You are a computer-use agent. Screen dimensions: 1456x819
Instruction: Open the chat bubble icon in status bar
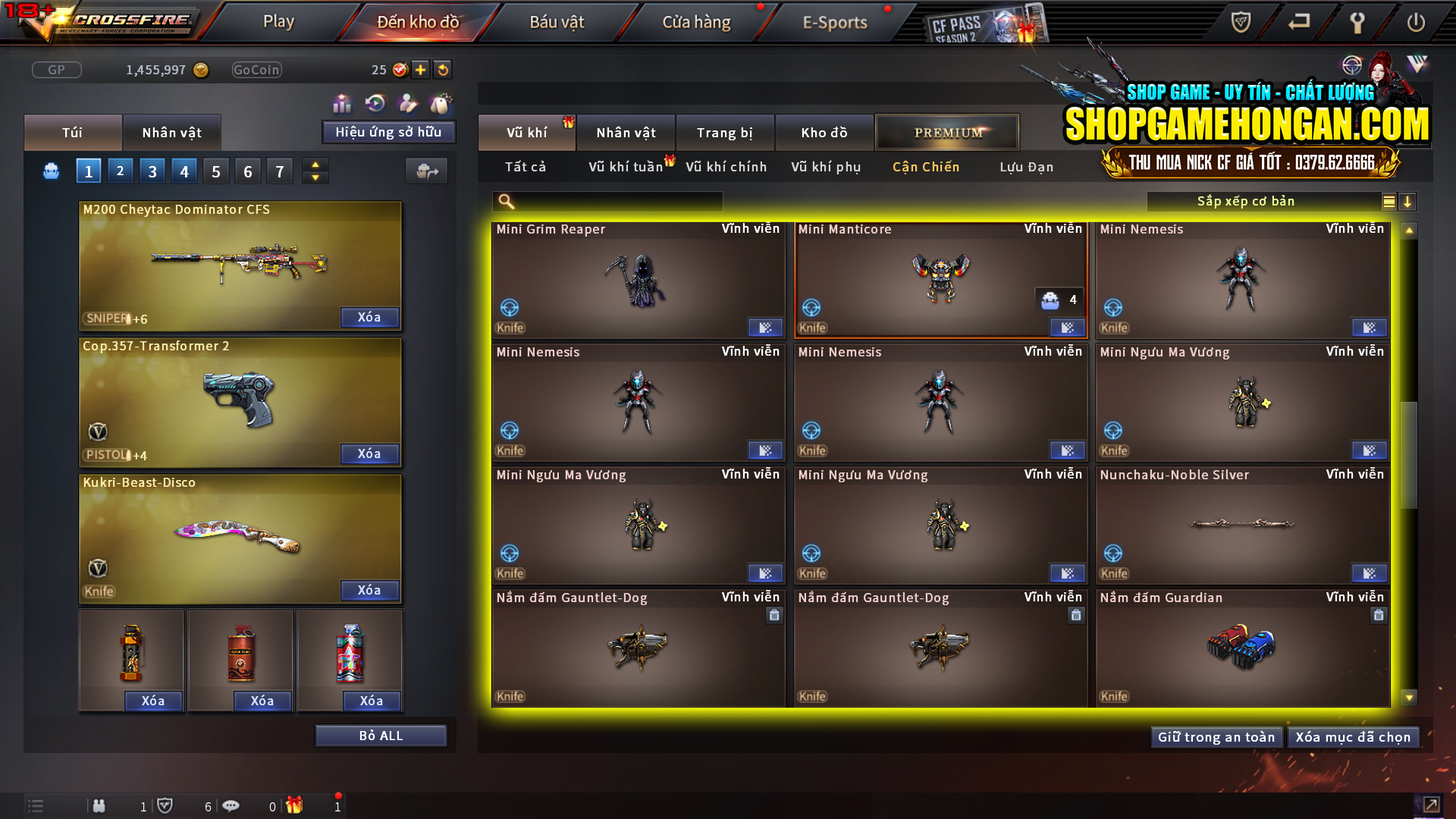tap(231, 806)
